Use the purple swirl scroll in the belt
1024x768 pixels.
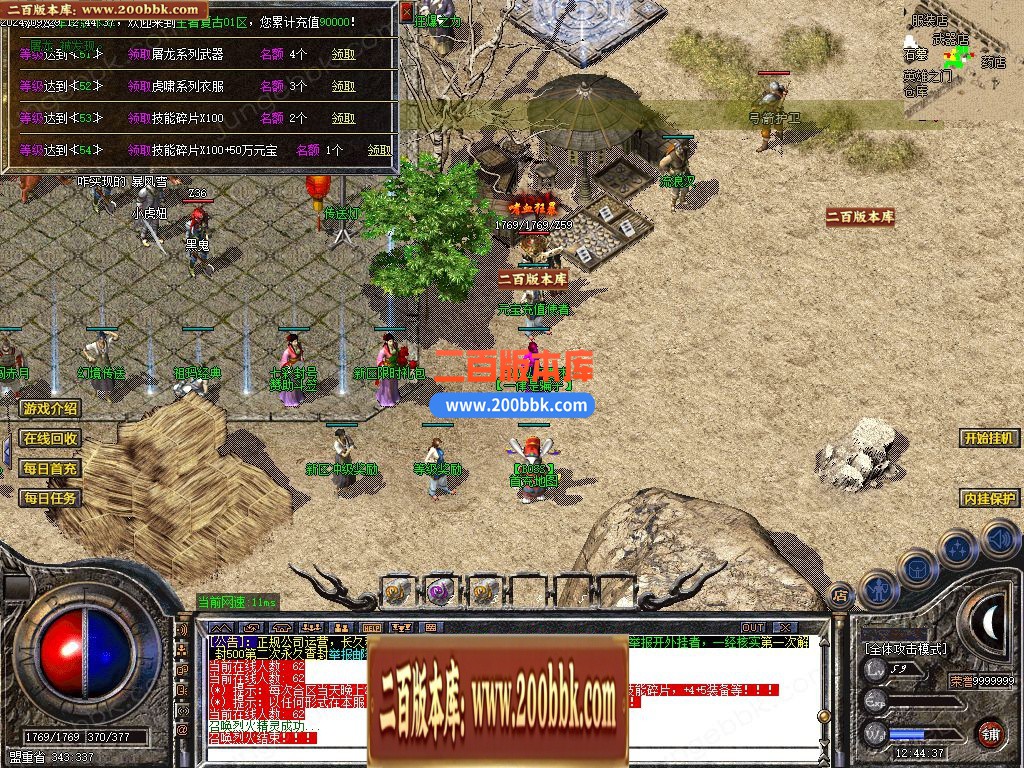(x=441, y=591)
